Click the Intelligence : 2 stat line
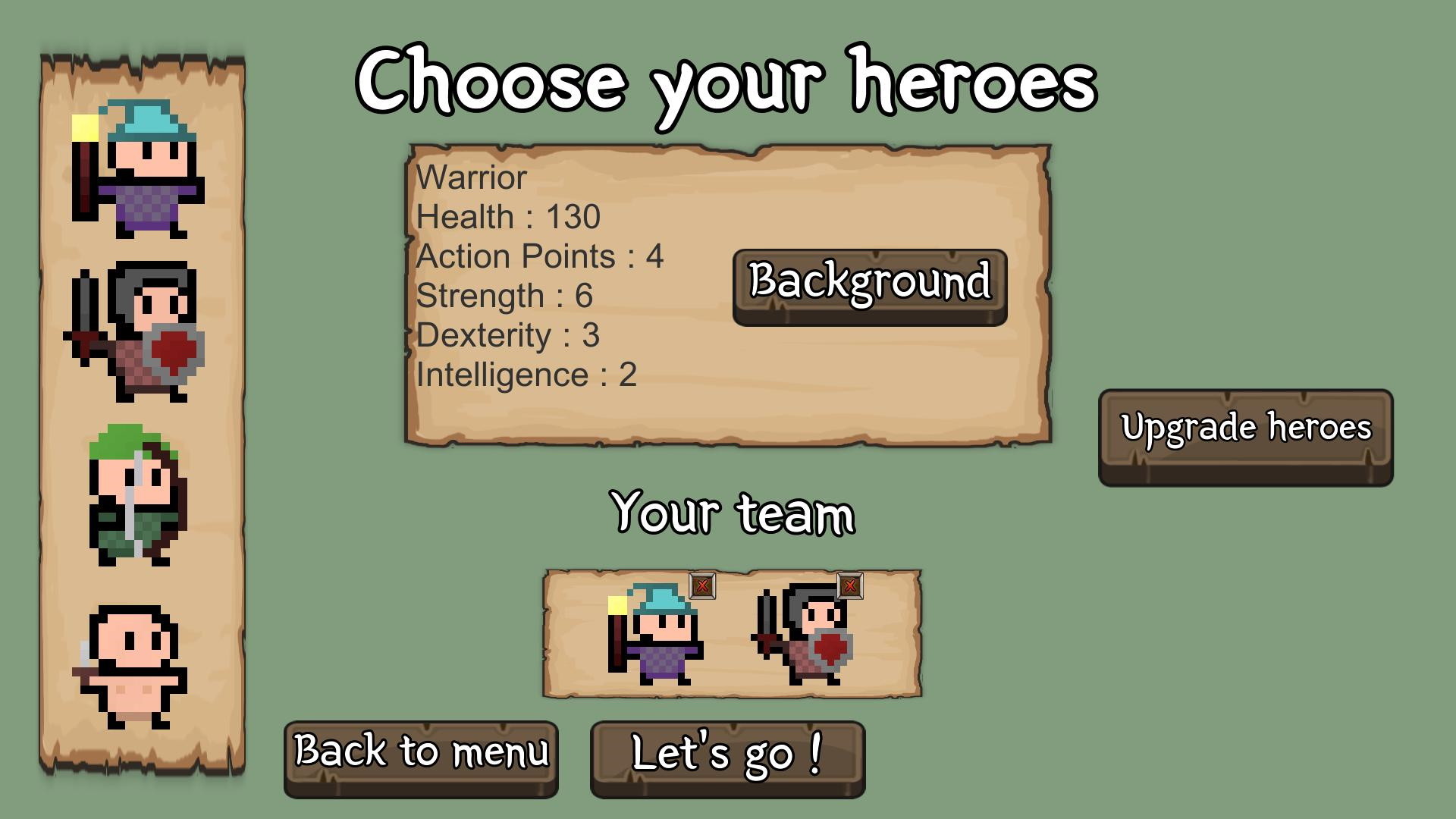Image resolution: width=1456 pixels, height=819 pixels. [526, 373]
